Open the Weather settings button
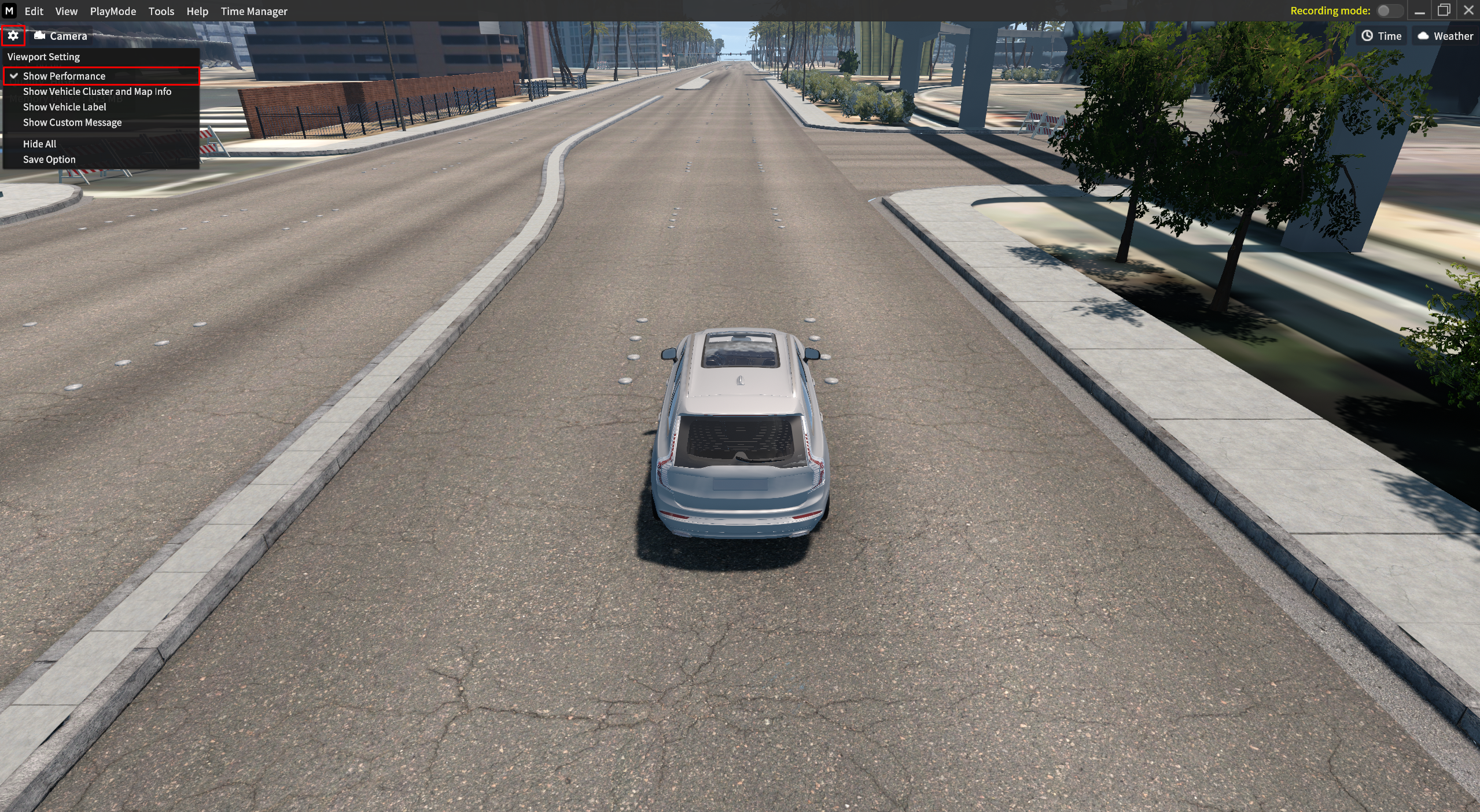 1445,36
